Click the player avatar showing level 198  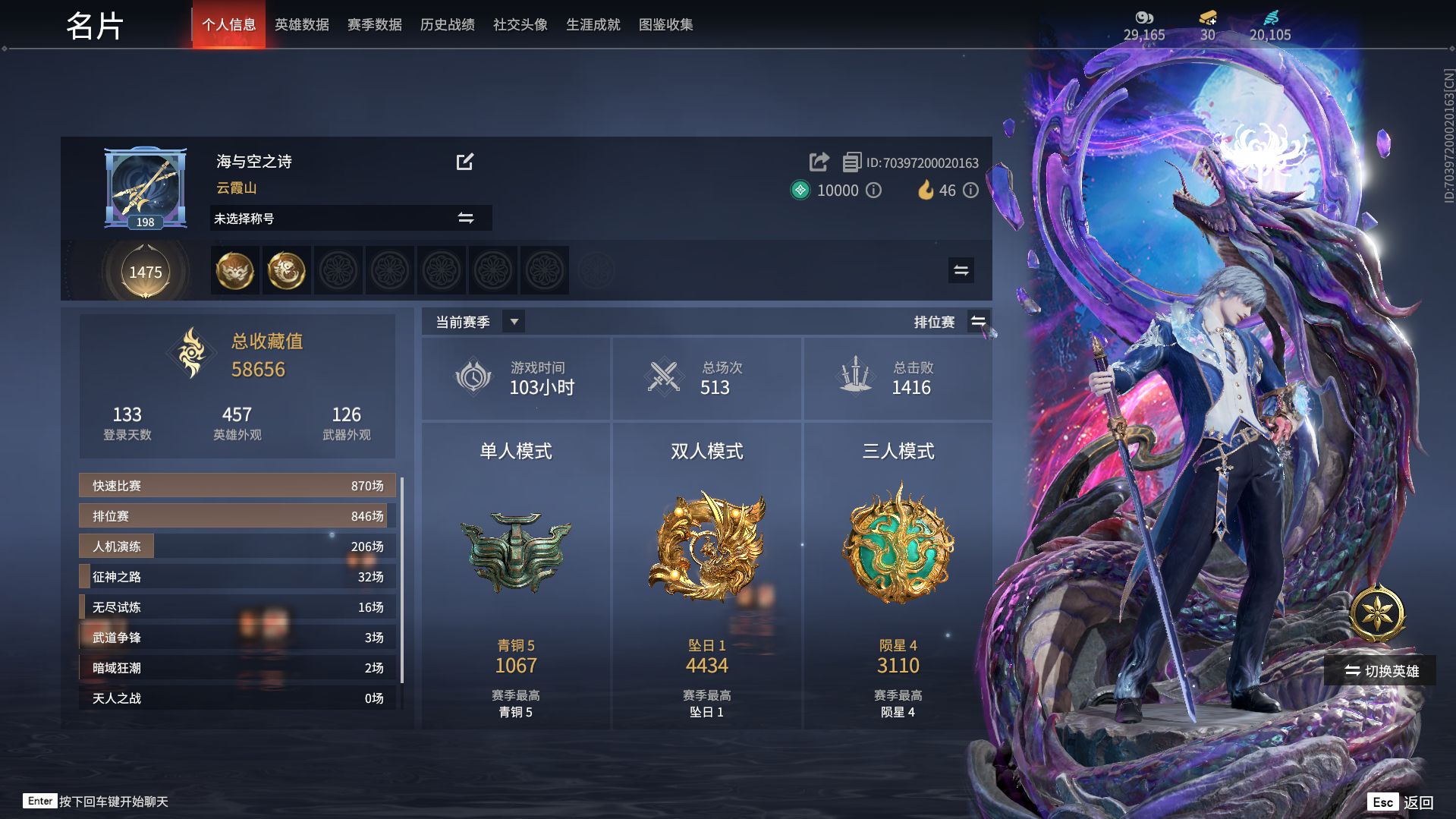pyautogui.click(x=144, y=187)
